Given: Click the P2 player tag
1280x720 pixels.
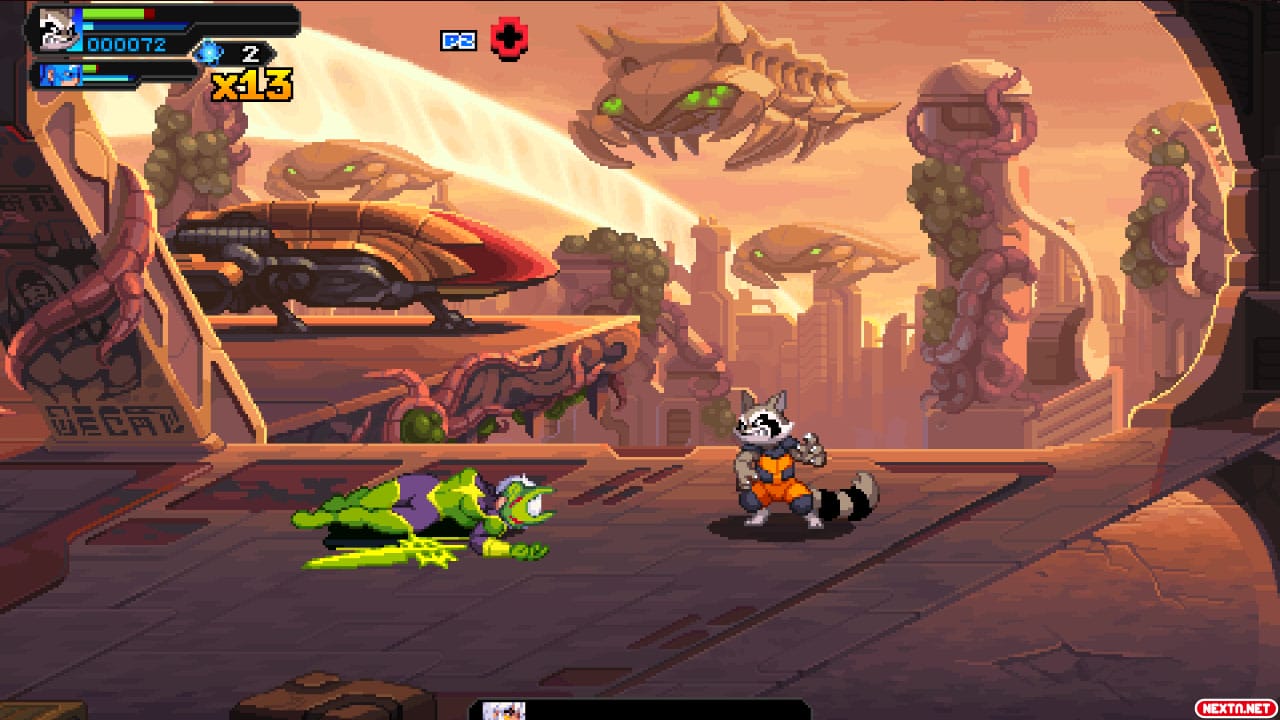Looking at the screenshot, I should click(x=458, y=41).
